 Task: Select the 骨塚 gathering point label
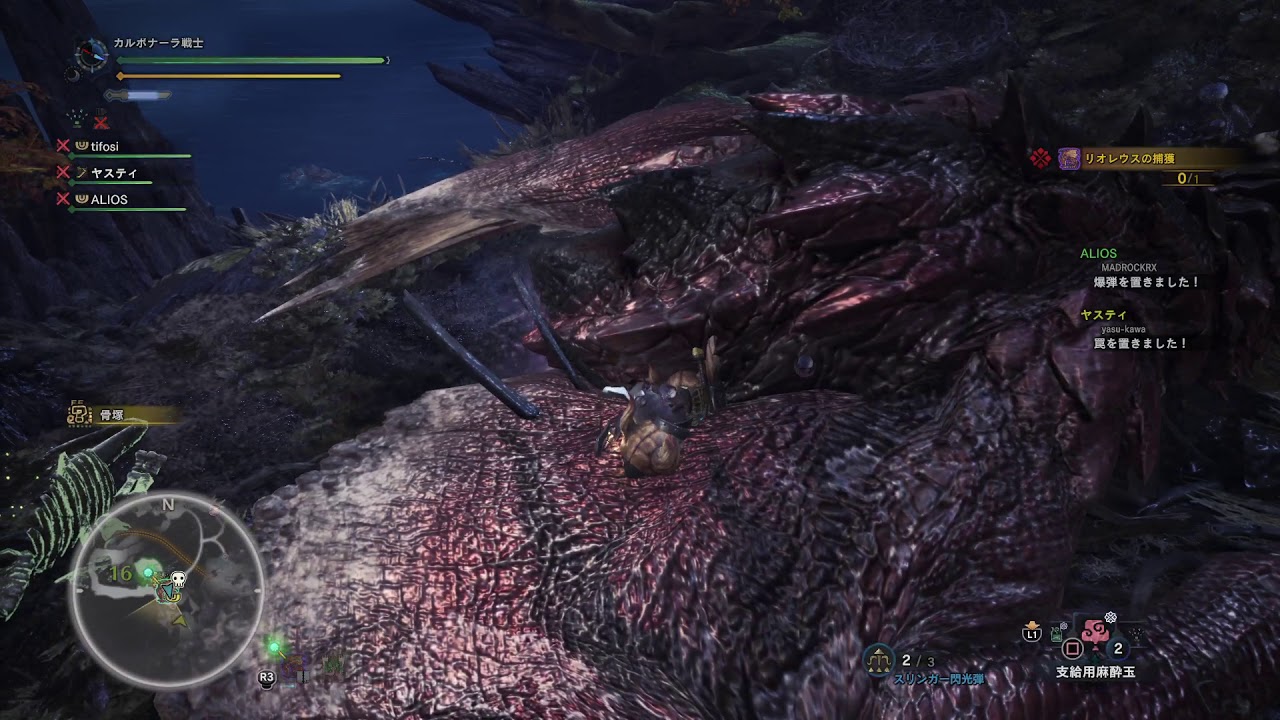[x=110, y=415]
